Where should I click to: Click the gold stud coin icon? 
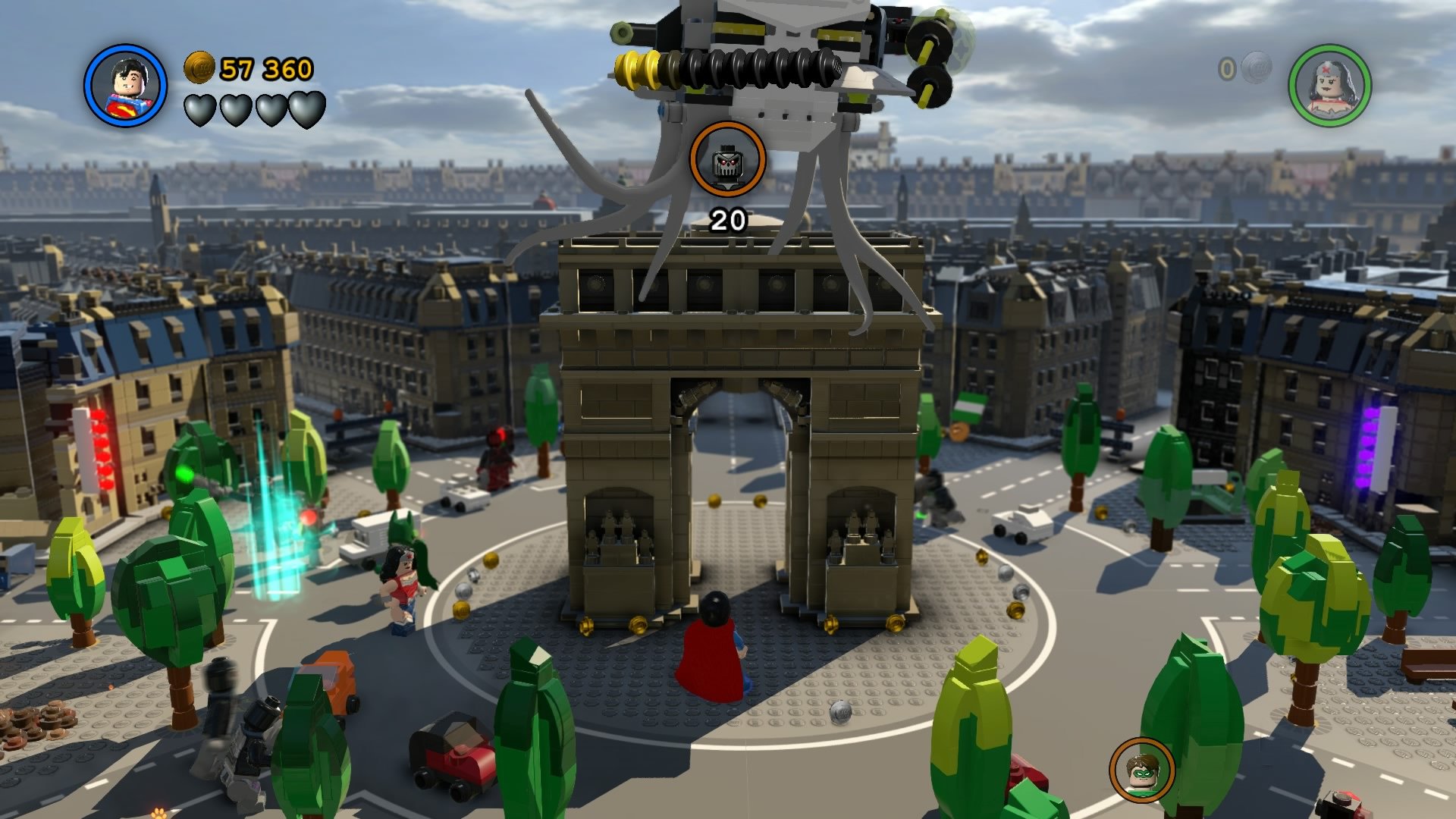199,68
